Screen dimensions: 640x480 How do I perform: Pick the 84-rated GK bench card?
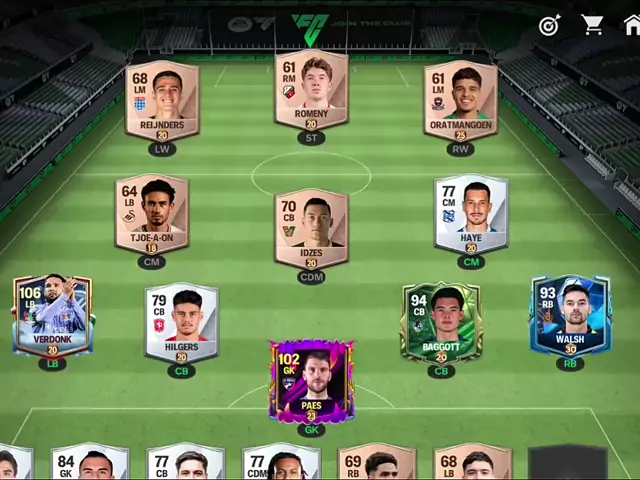pos(89,464)
